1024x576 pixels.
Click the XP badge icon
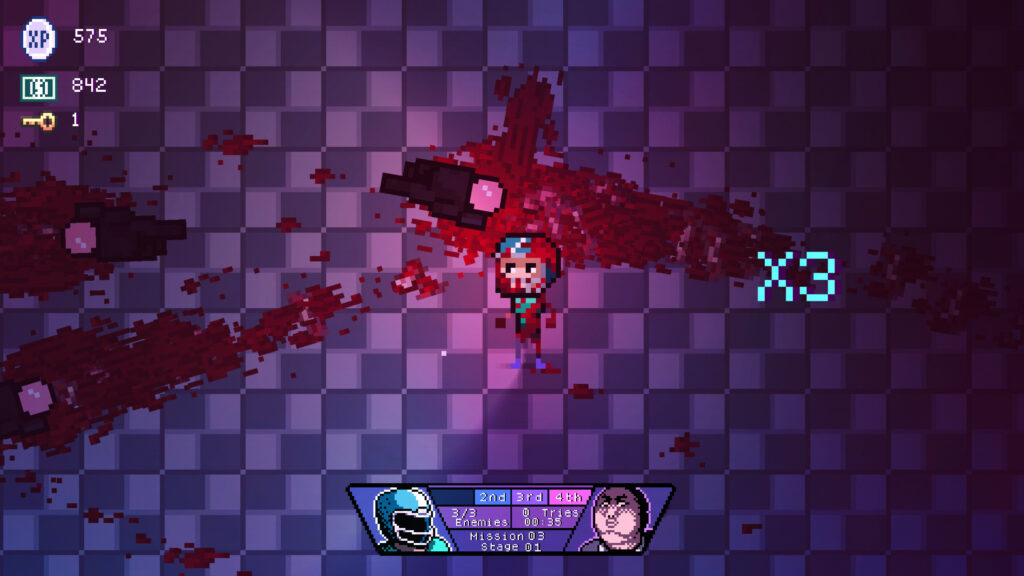click(39, 38)
